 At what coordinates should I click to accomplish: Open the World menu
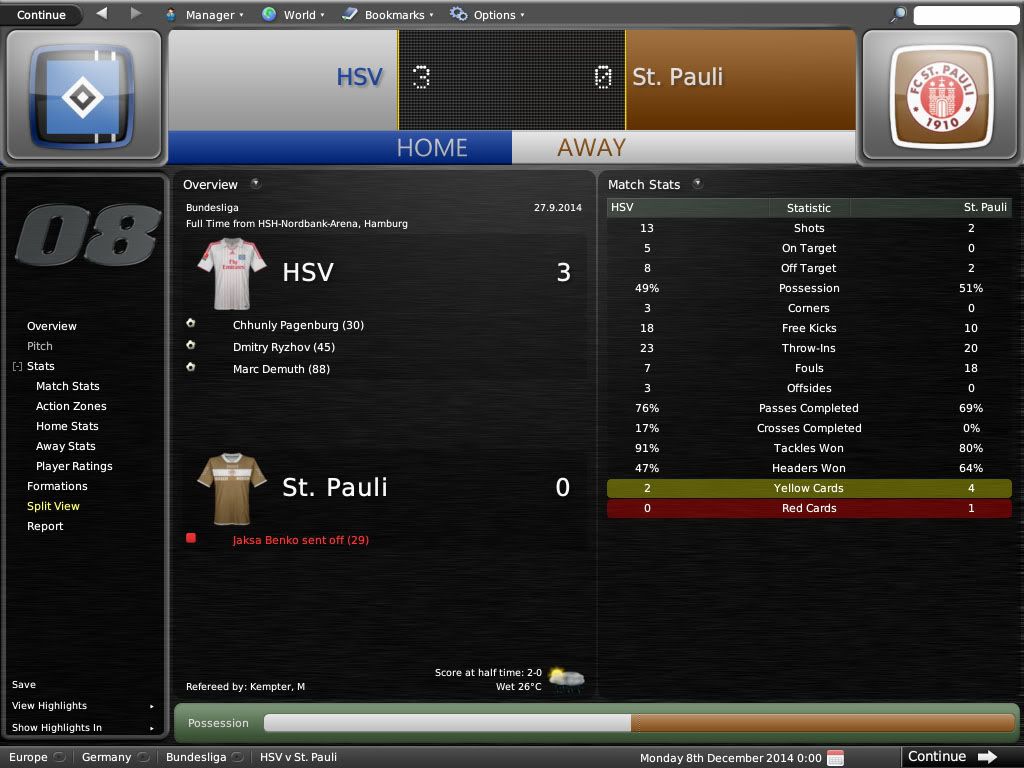293,15
